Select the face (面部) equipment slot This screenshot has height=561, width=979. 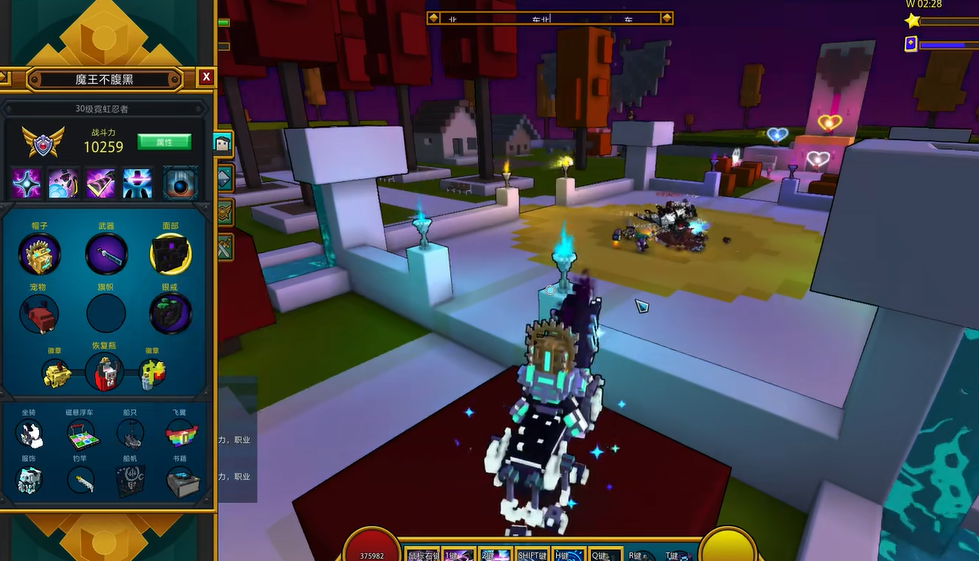tap(170, 254)
